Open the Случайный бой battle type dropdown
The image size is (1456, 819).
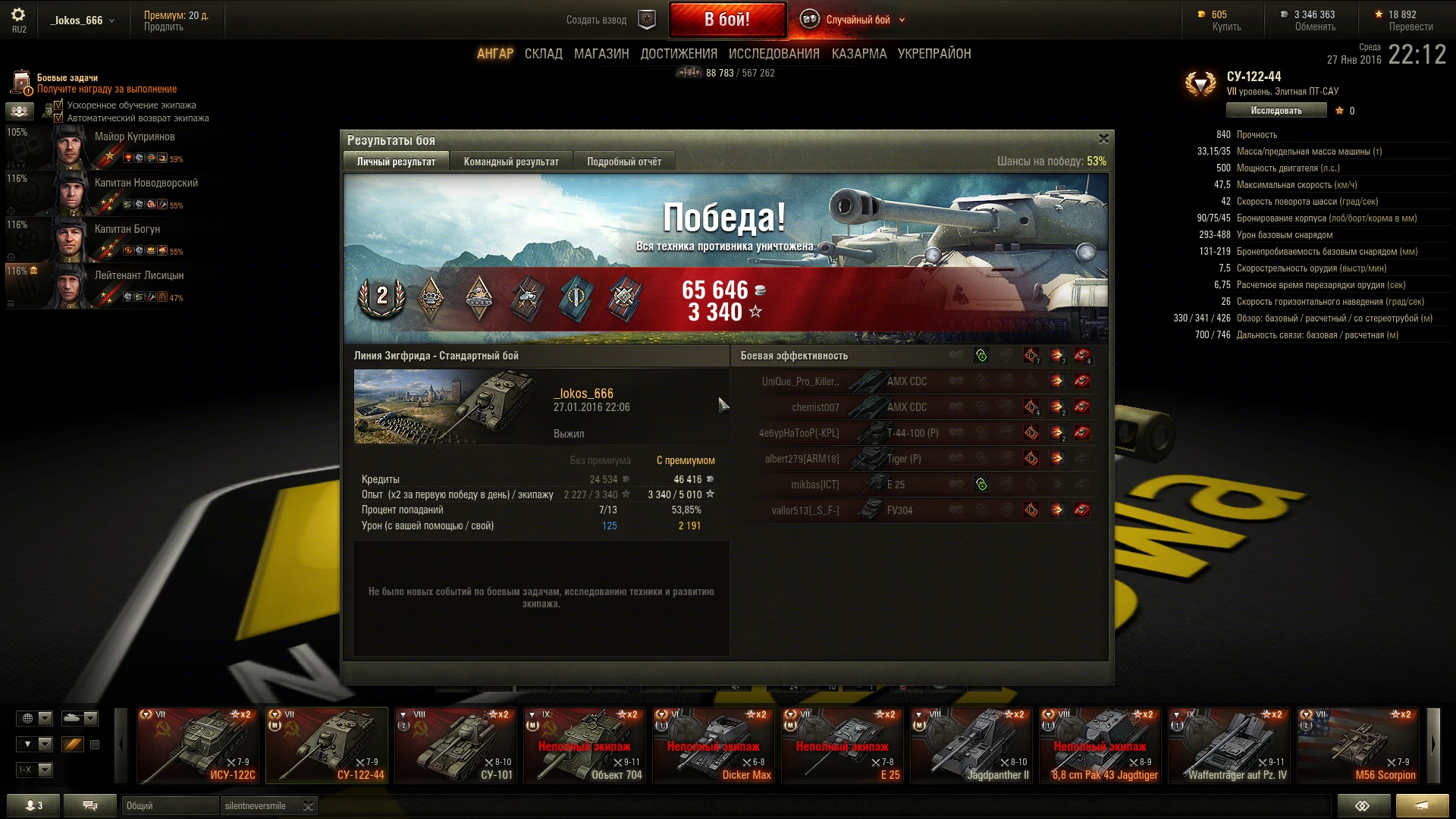pyautogui.click(x=857, y=20)
